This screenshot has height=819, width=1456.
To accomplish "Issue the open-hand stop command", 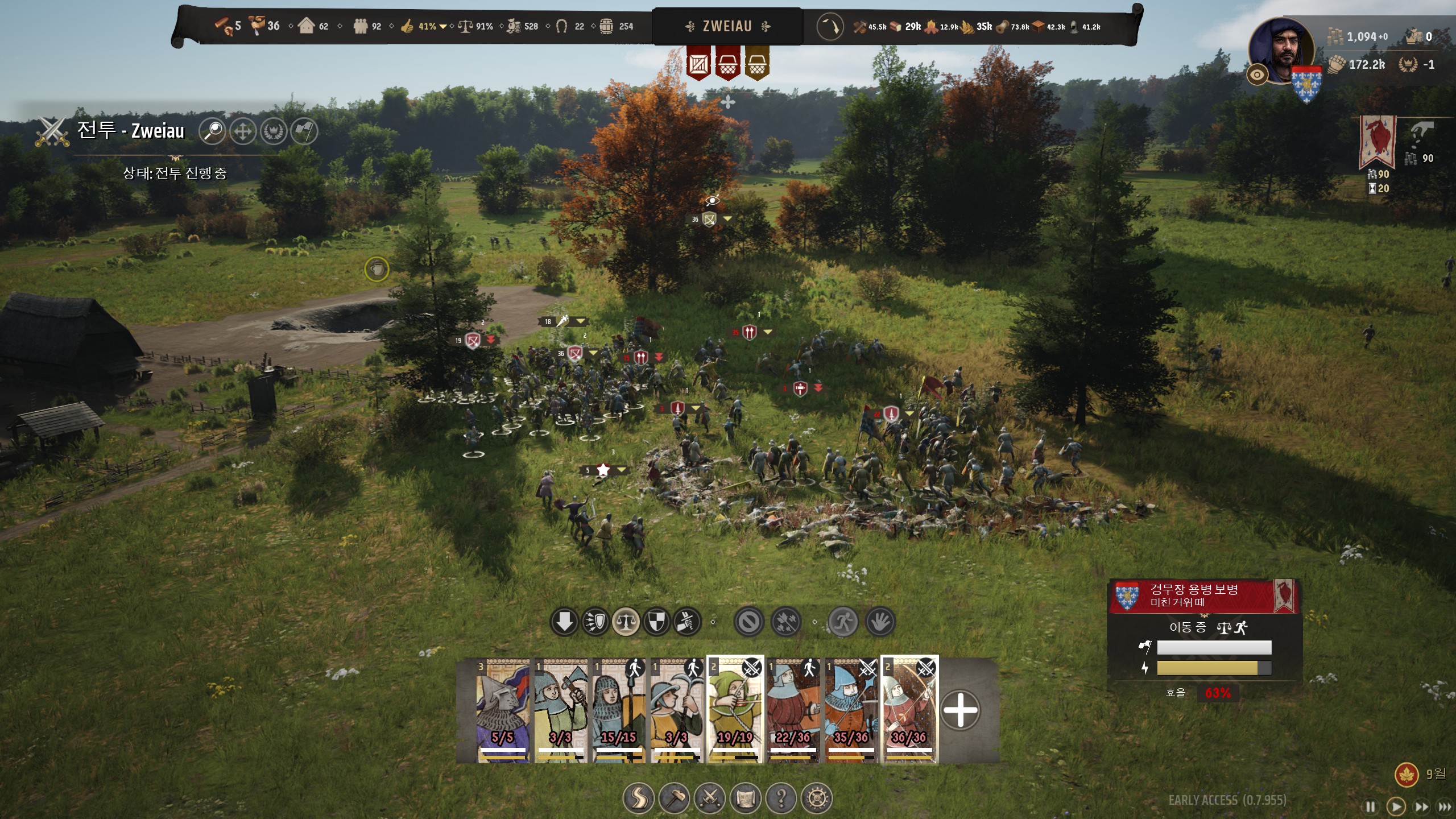I will pos(880,622).
